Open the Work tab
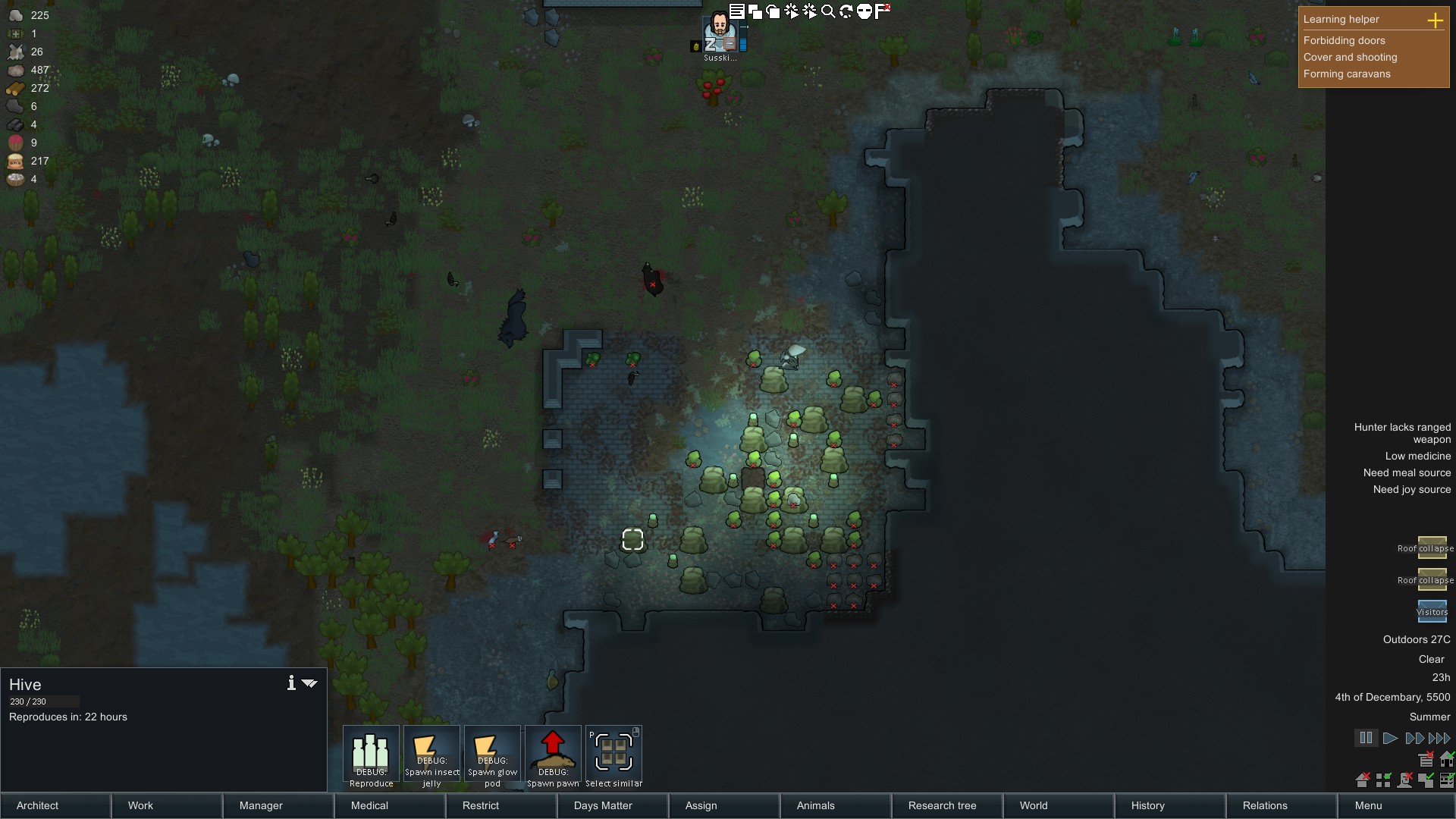Viewport: 1456px width, 819px height. click(x=167, y=805)
